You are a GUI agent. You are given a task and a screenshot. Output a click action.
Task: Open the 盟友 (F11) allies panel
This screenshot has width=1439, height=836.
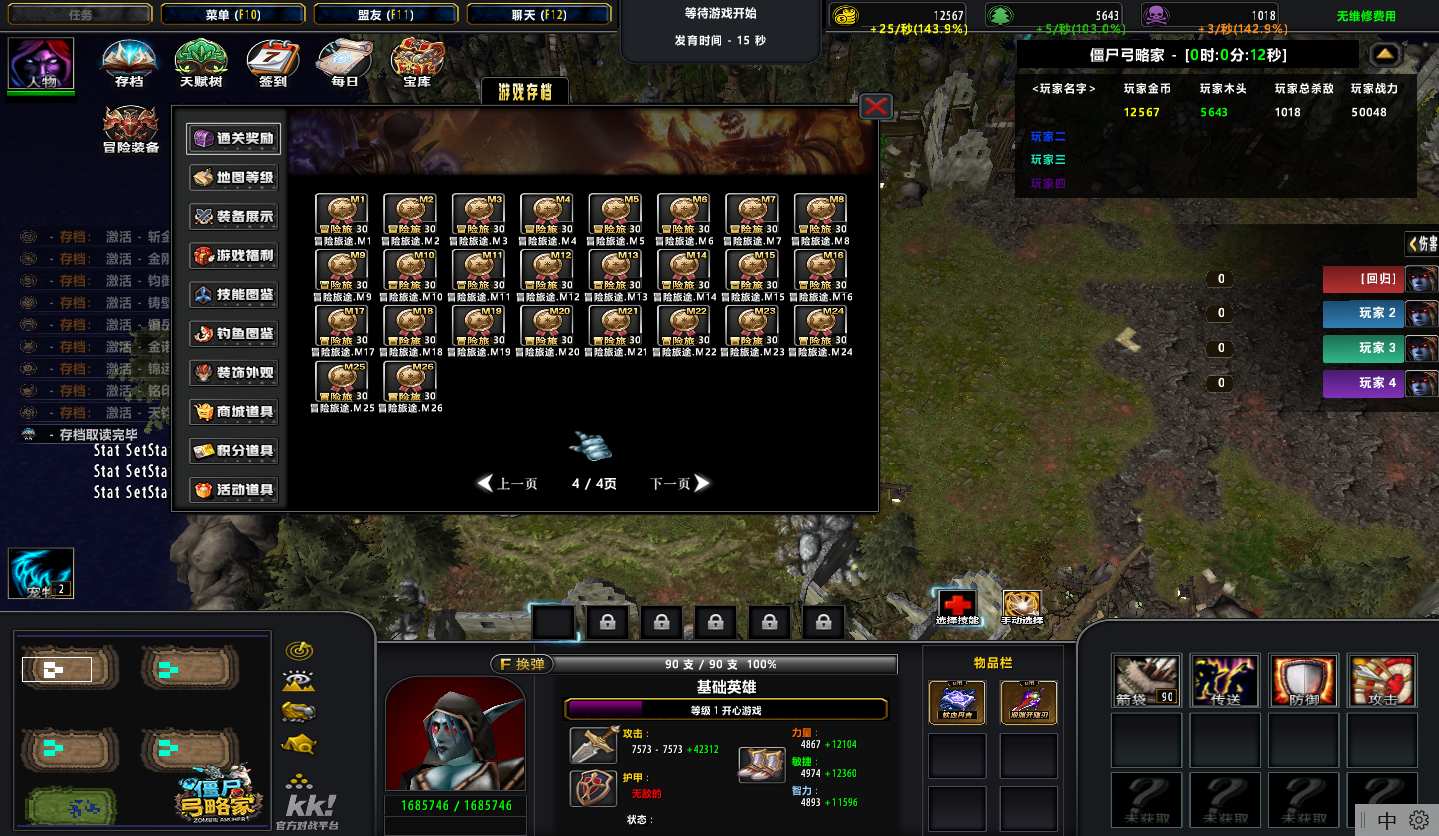click(385, 14)
